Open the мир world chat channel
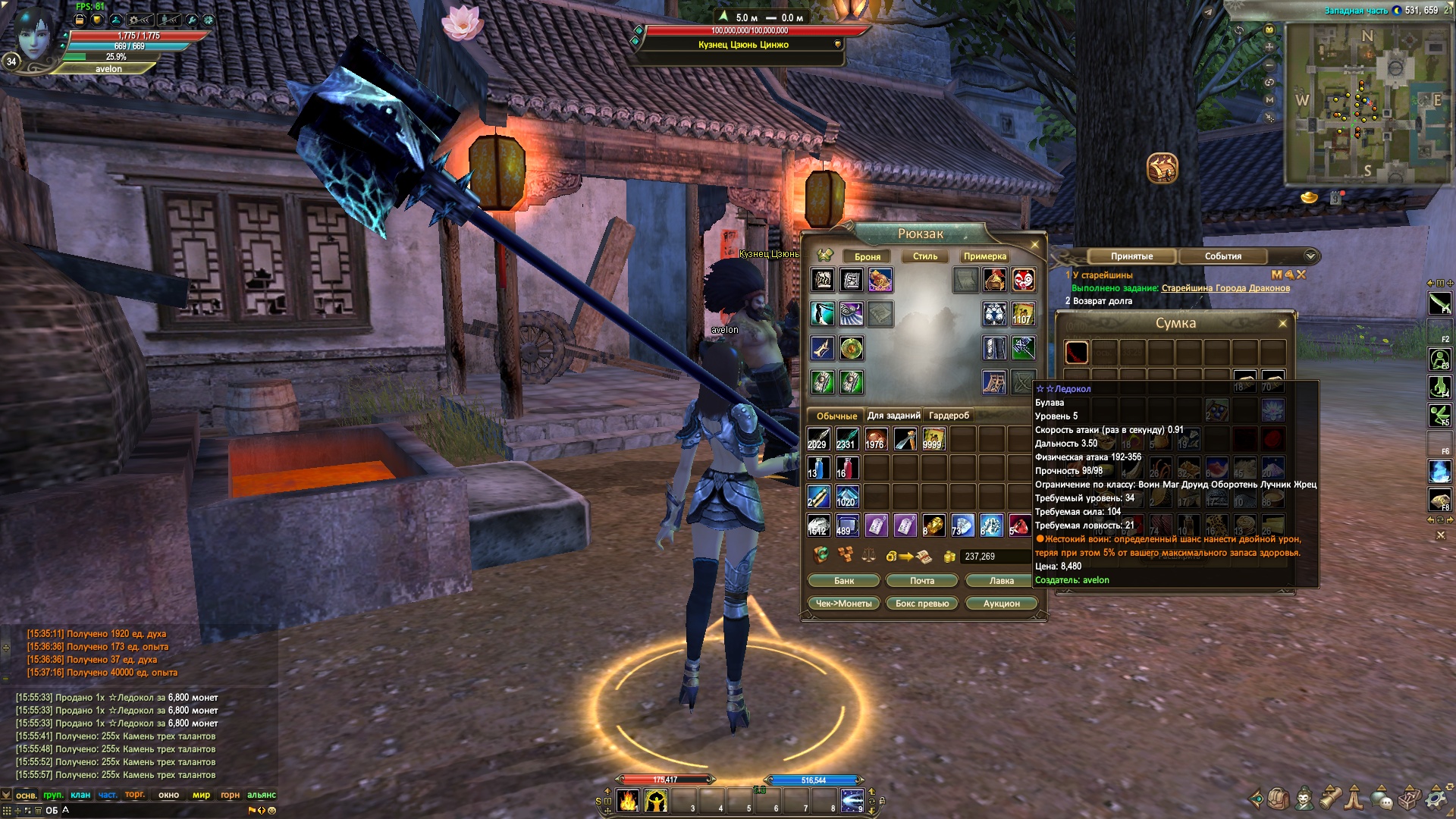 (201, 795)
